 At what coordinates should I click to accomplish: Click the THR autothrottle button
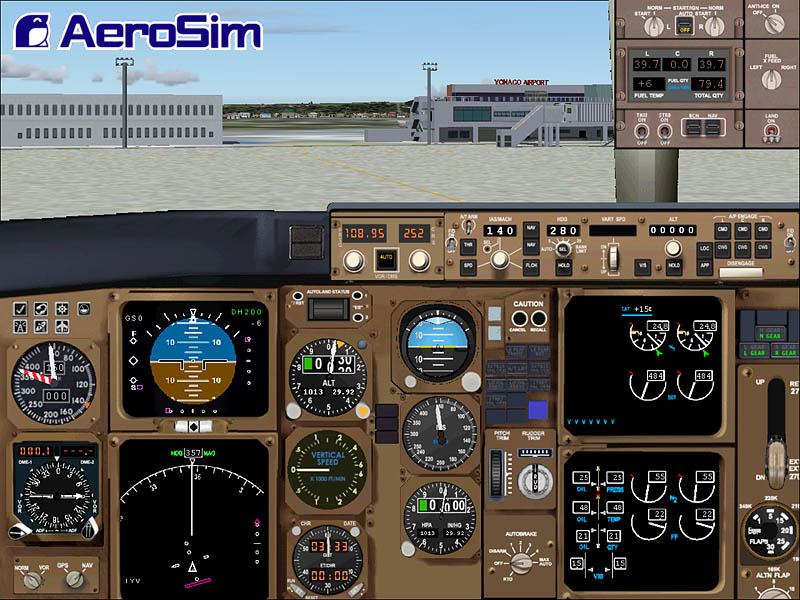468,245
